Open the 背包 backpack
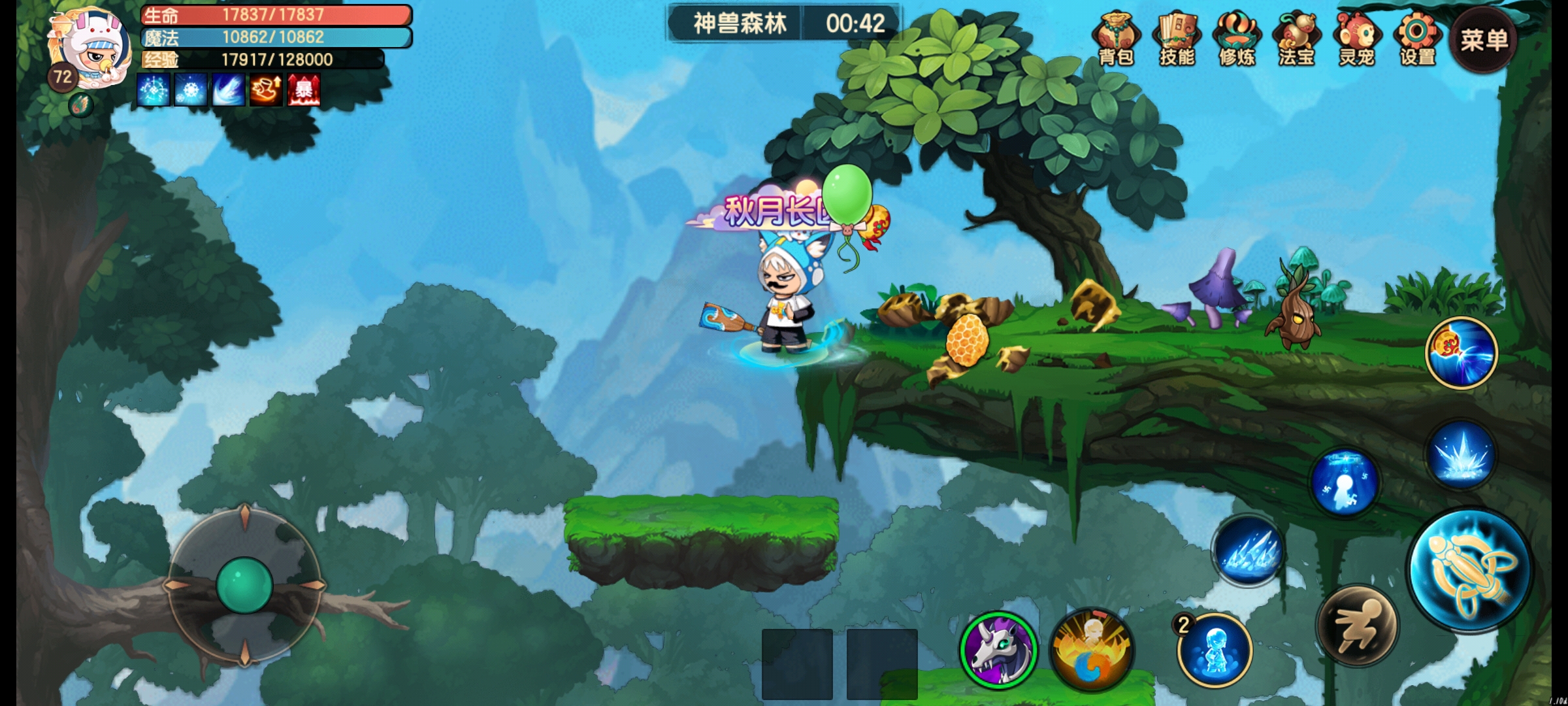Viewport: 1568px width, 706px height. 1116,39
